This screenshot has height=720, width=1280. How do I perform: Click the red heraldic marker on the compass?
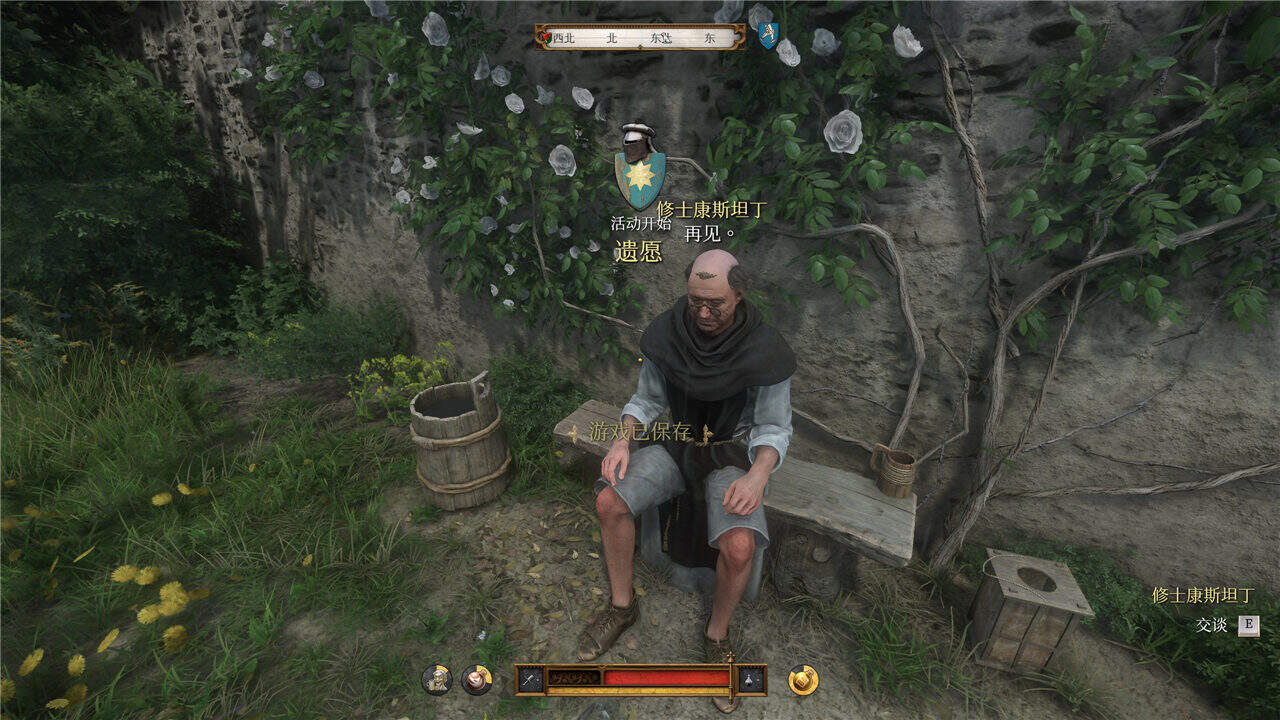(x=545, y=38)
